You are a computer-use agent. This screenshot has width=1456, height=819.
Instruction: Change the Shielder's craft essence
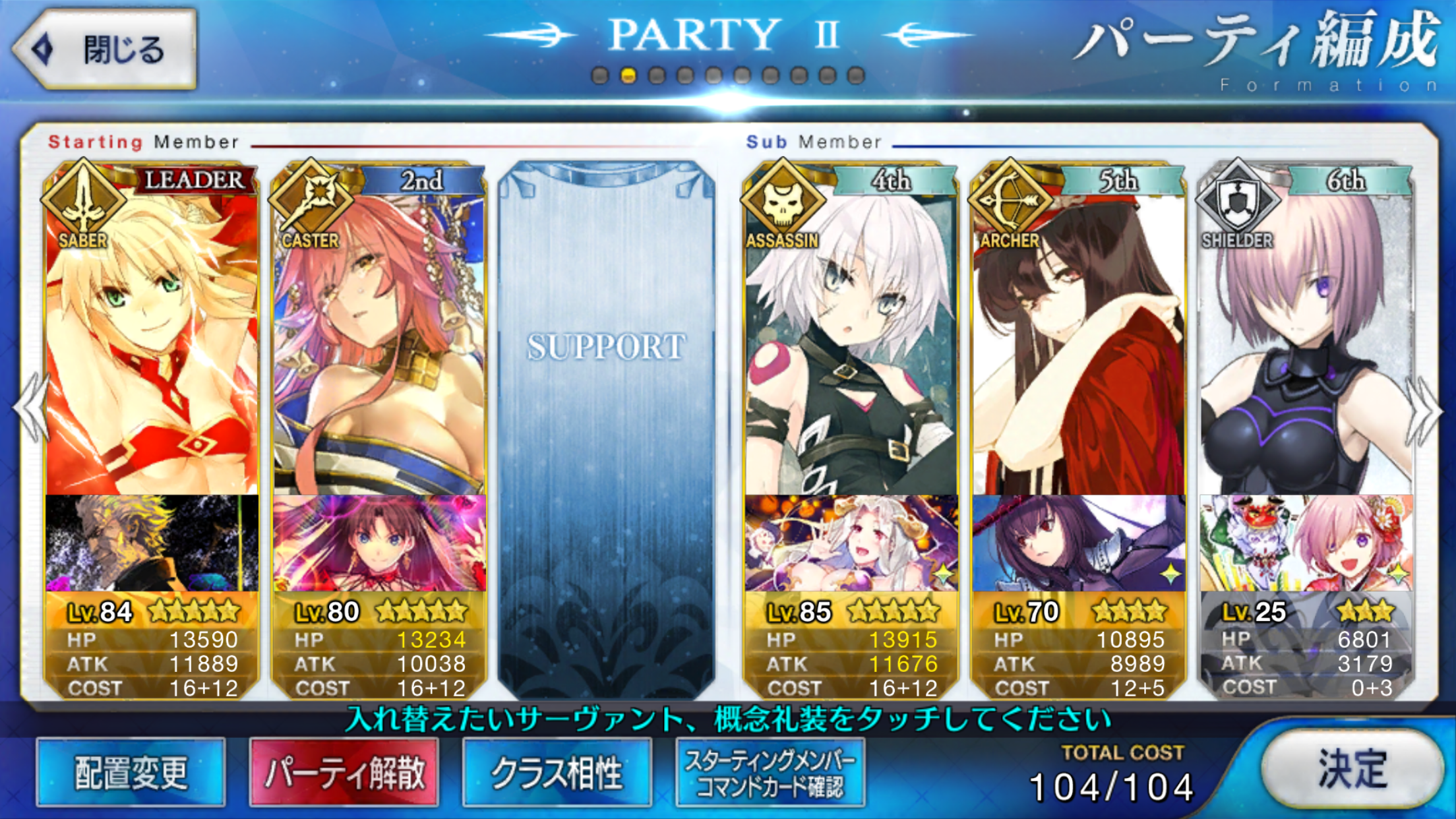pyautogui.click(x=1306, y=543)
